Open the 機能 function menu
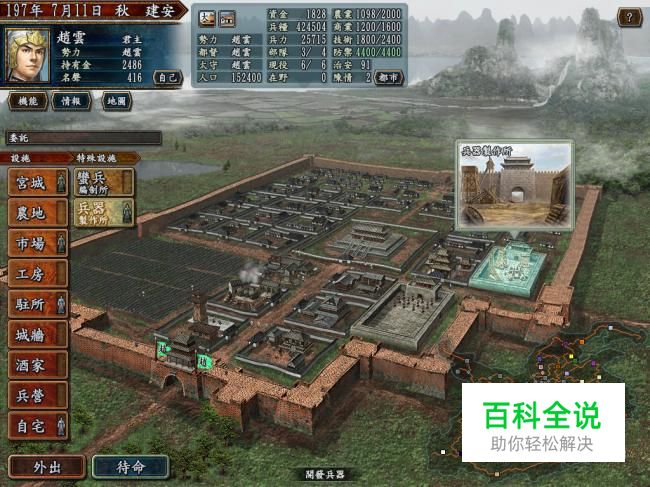This screenshot has width=650, height=487. [28, 101]
